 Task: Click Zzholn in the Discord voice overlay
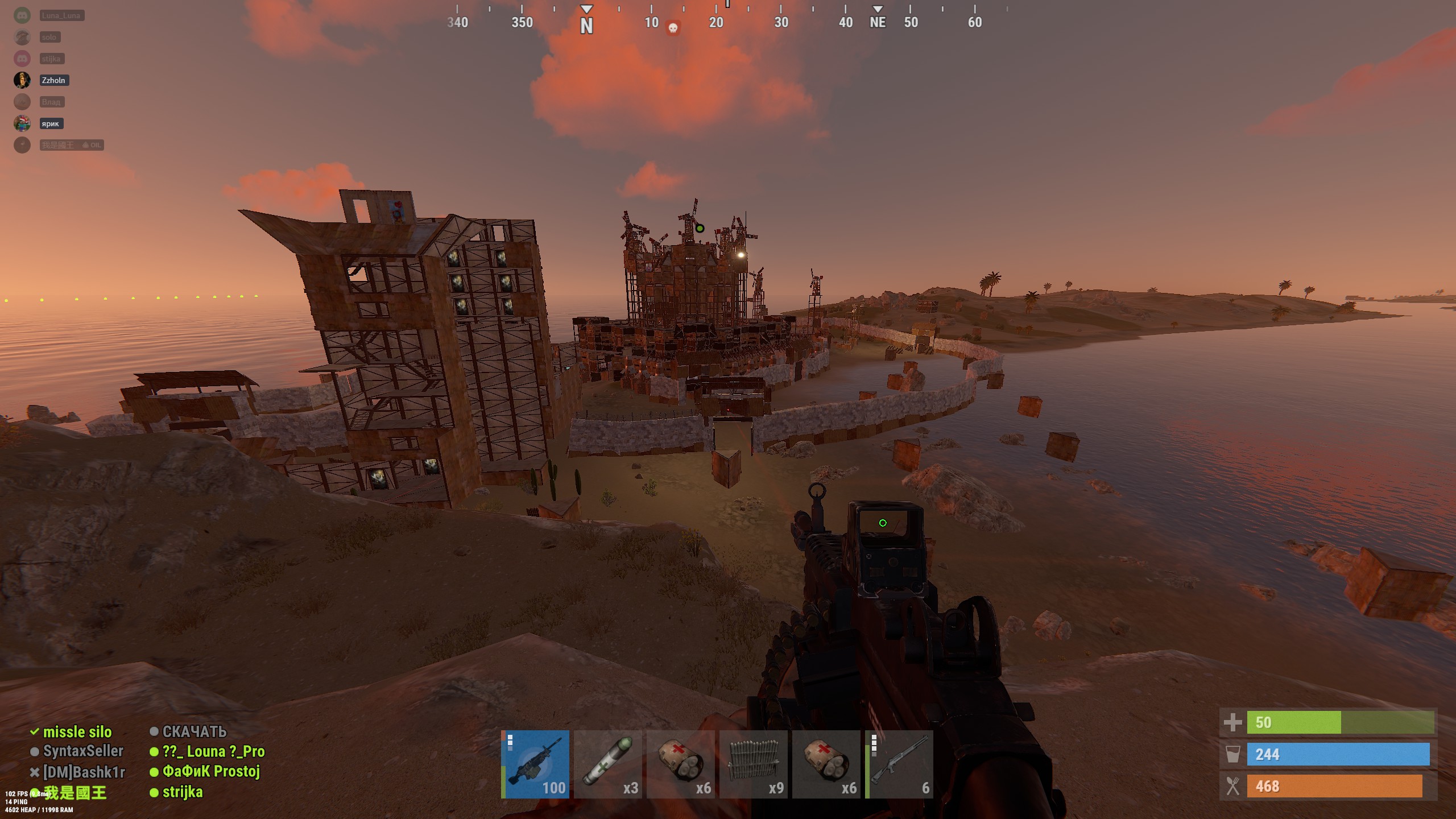coord(53,80)
